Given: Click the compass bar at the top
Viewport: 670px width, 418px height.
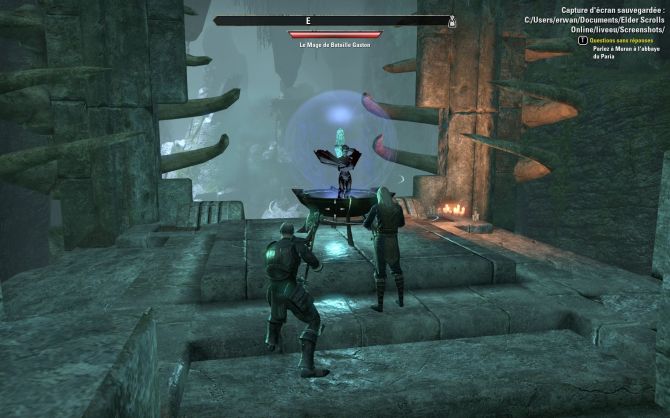Looking at the screenshot, I should tap(335, 20).
